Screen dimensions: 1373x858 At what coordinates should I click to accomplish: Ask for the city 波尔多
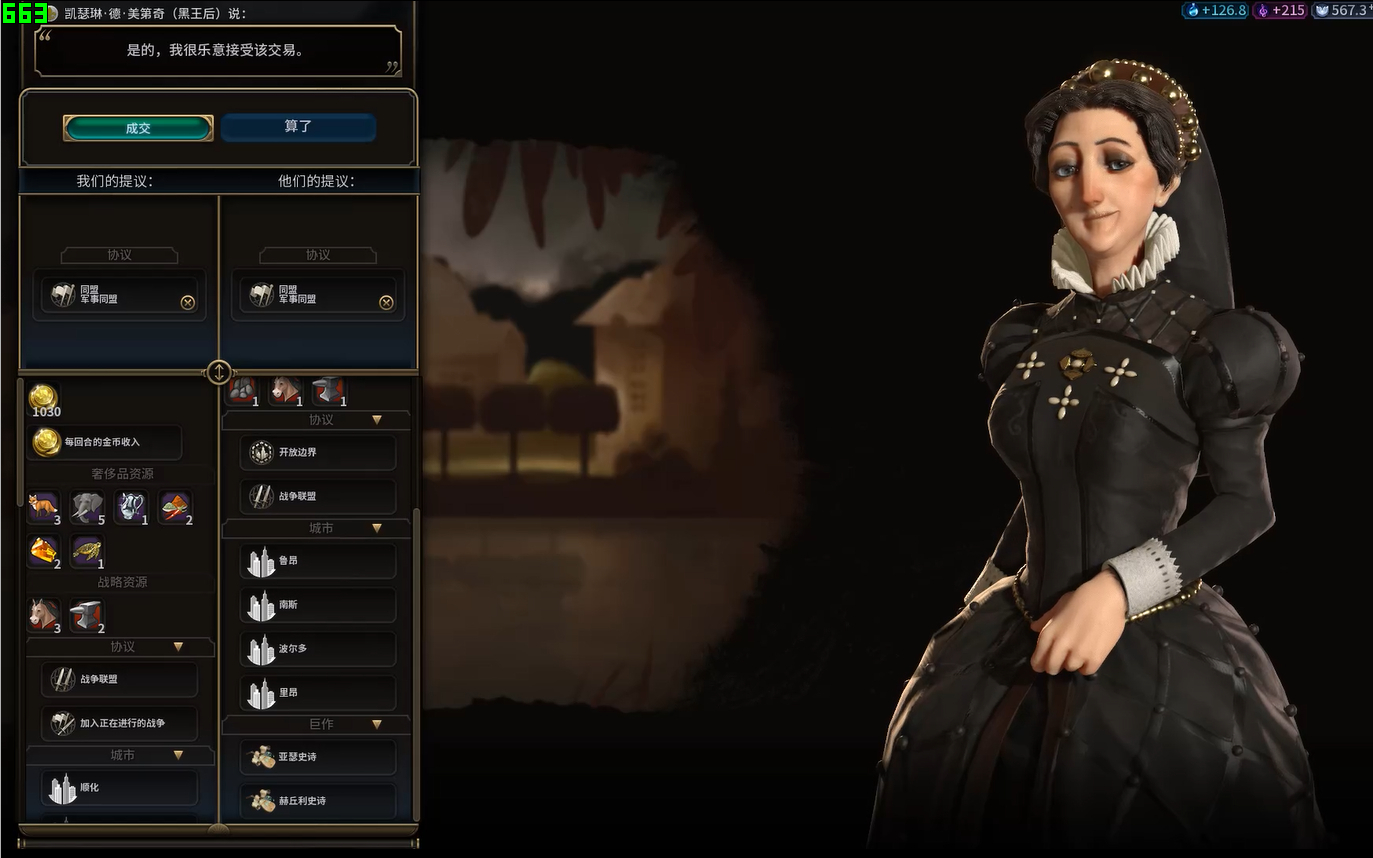[318, 649]
